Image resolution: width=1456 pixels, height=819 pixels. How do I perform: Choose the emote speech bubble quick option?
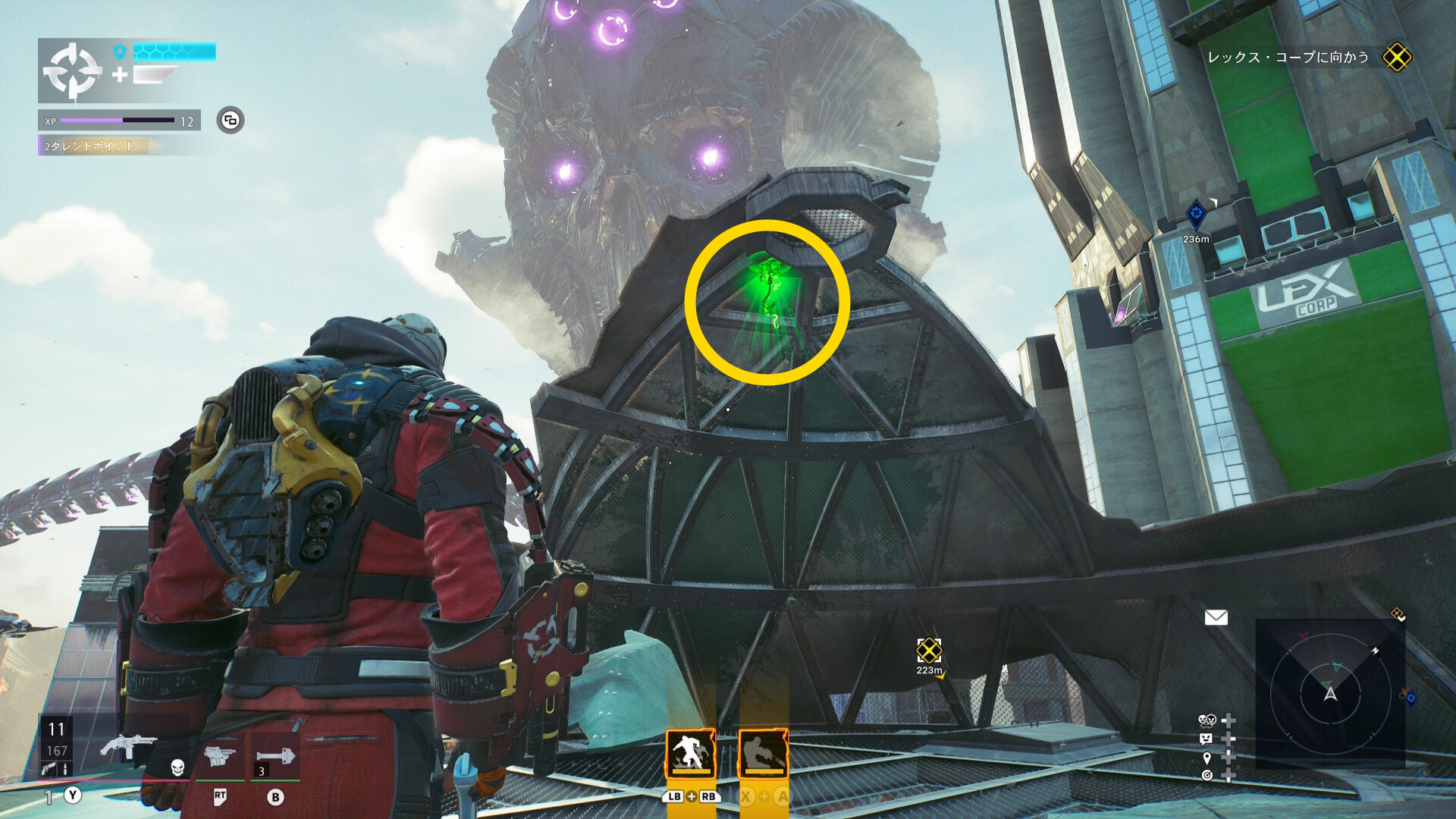point(1207,739)
